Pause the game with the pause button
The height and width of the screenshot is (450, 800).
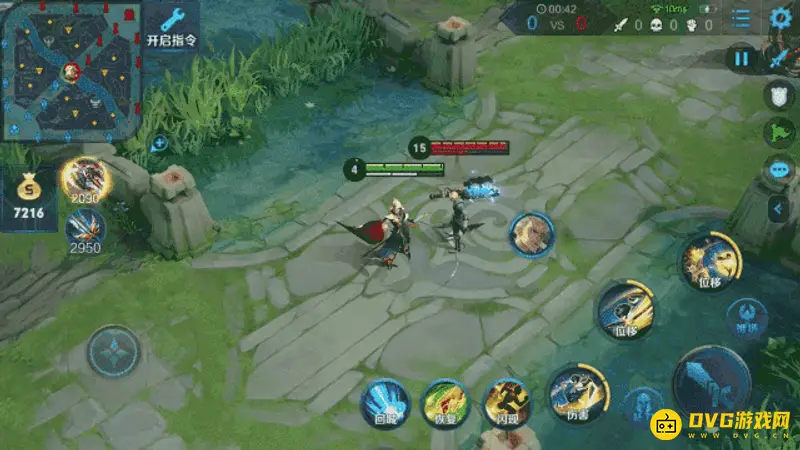pyautogui.click(x=741, y=58)
